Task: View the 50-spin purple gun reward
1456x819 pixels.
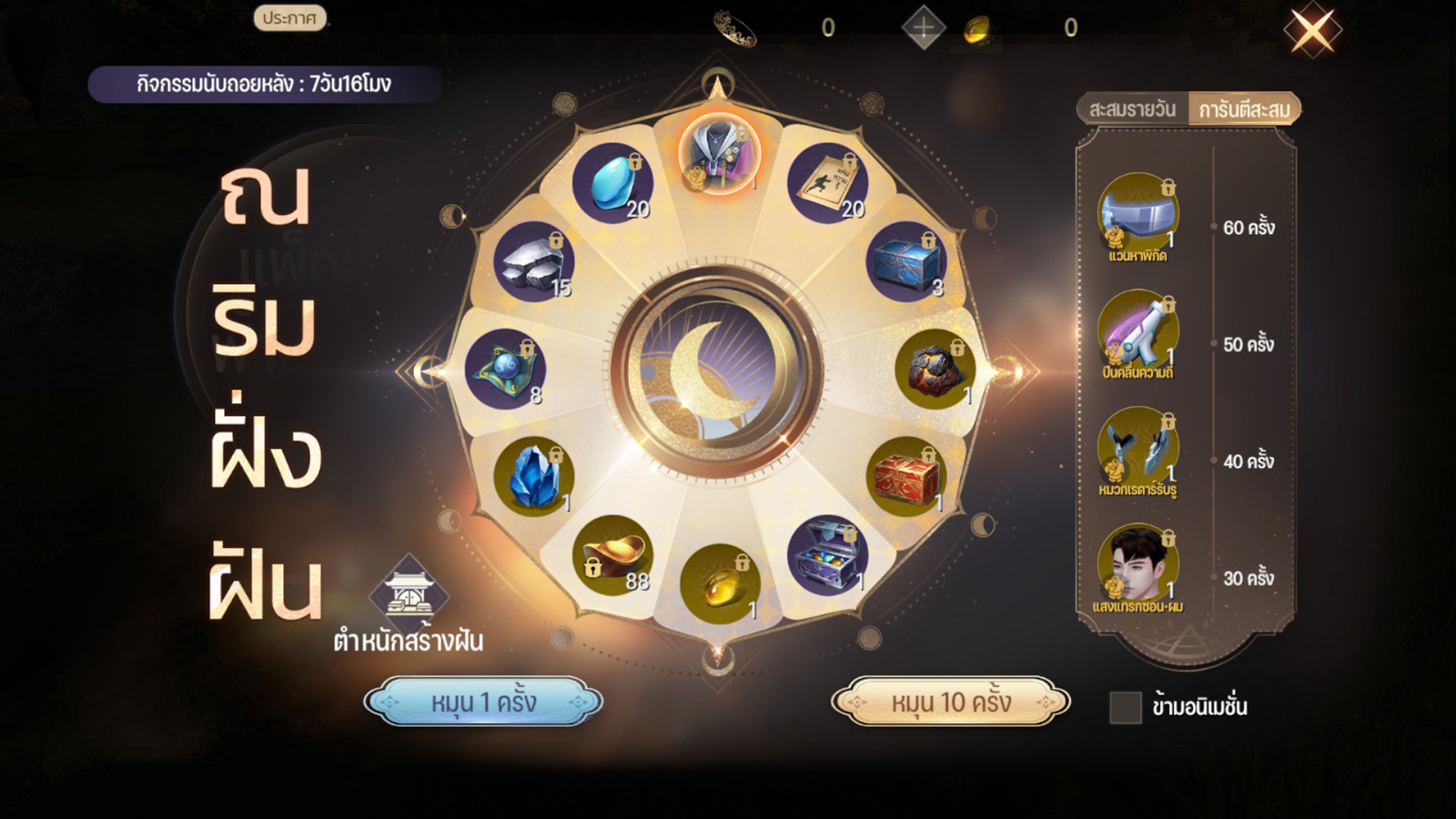Action: (x=1137, y=331)
